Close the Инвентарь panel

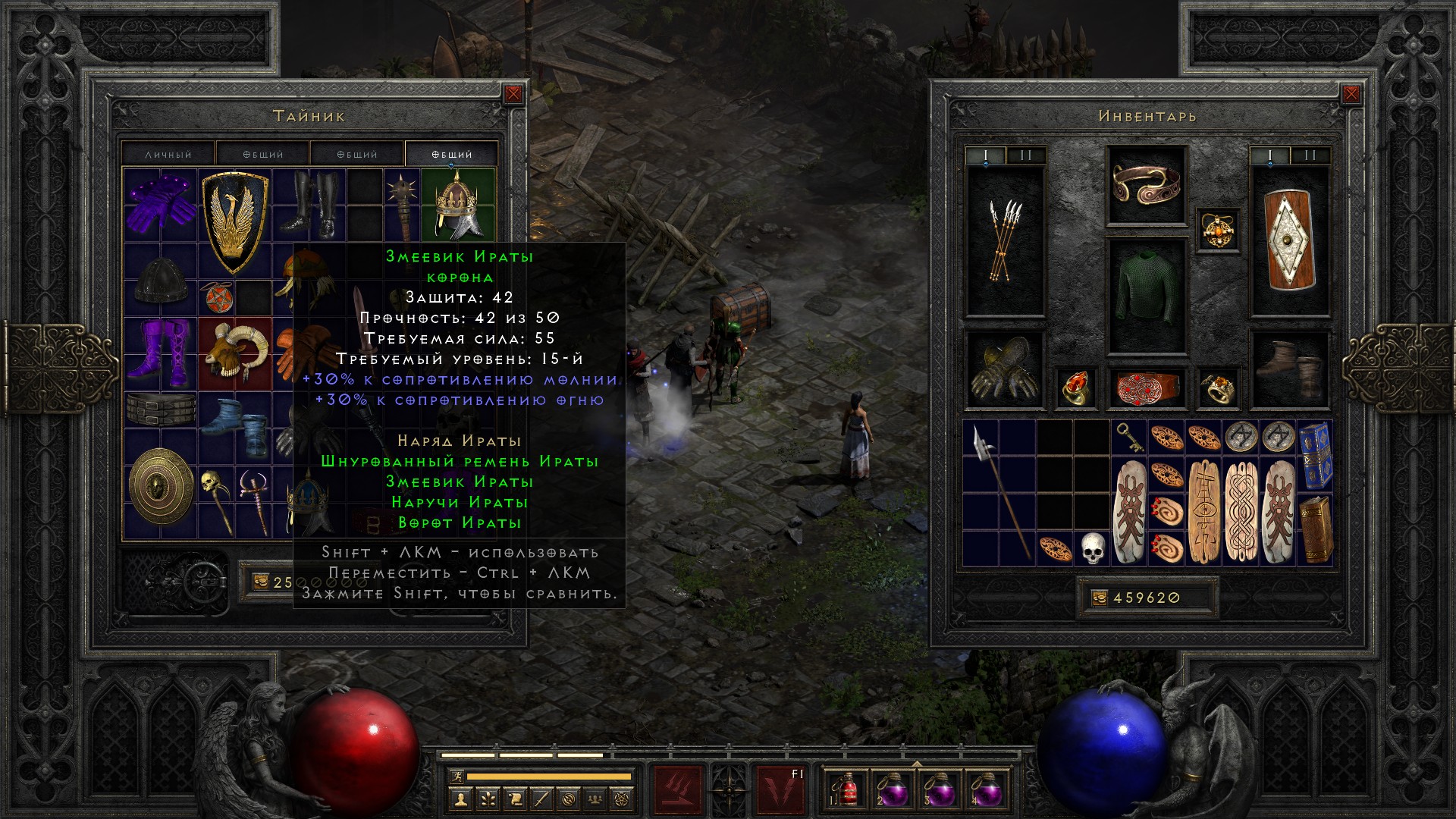pyautogui.click(x=1351, y=94)
